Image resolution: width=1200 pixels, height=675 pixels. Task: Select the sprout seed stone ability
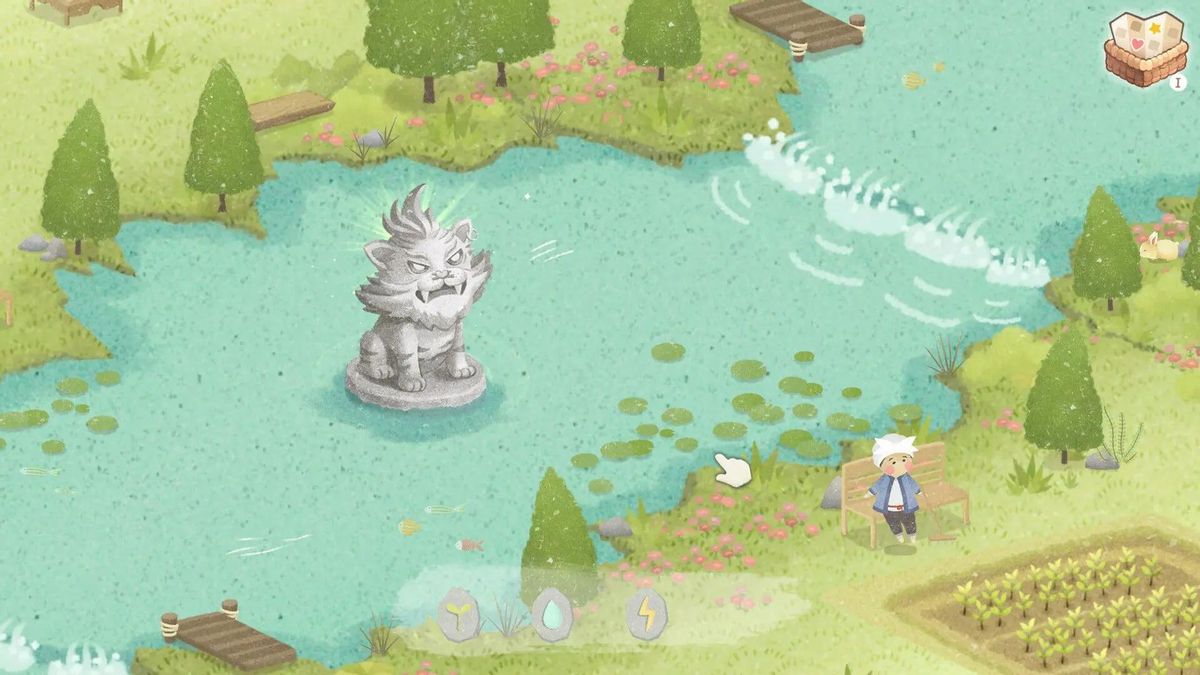pyautogui.click(x=459, y=614)
